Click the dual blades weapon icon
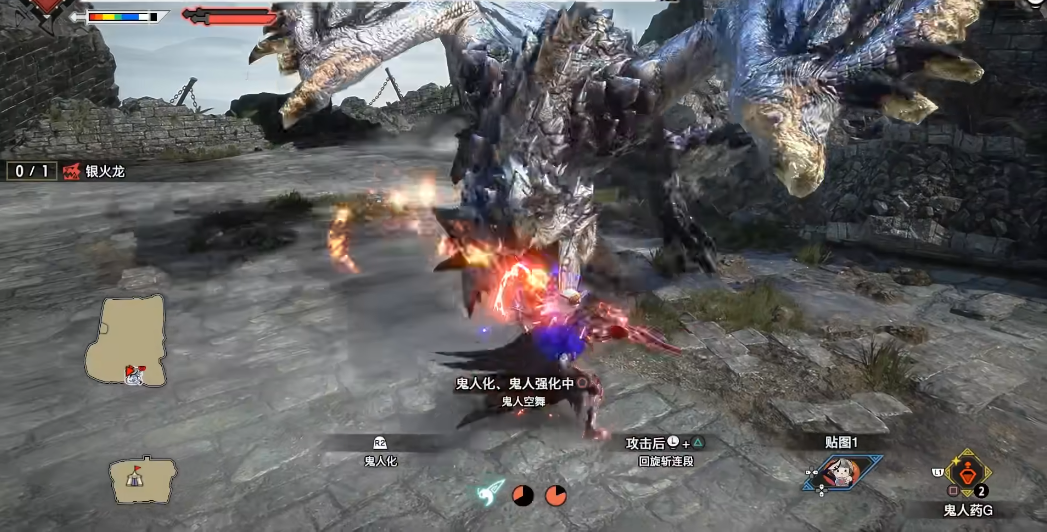This screenshot has height=532, width=1047. pyautogui.click(x=490, y=492)
